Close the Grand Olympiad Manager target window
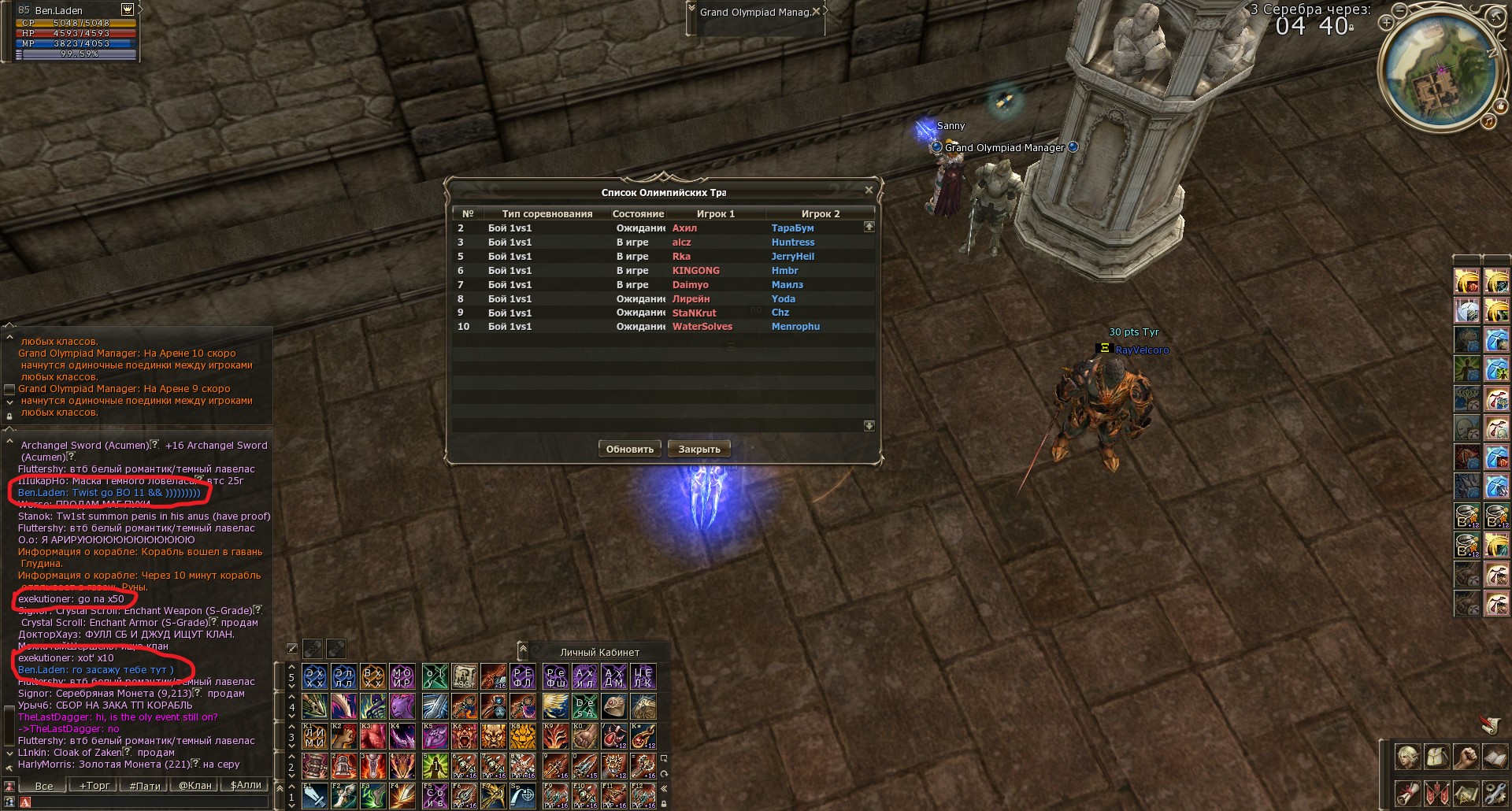 [x=817, y=12]
